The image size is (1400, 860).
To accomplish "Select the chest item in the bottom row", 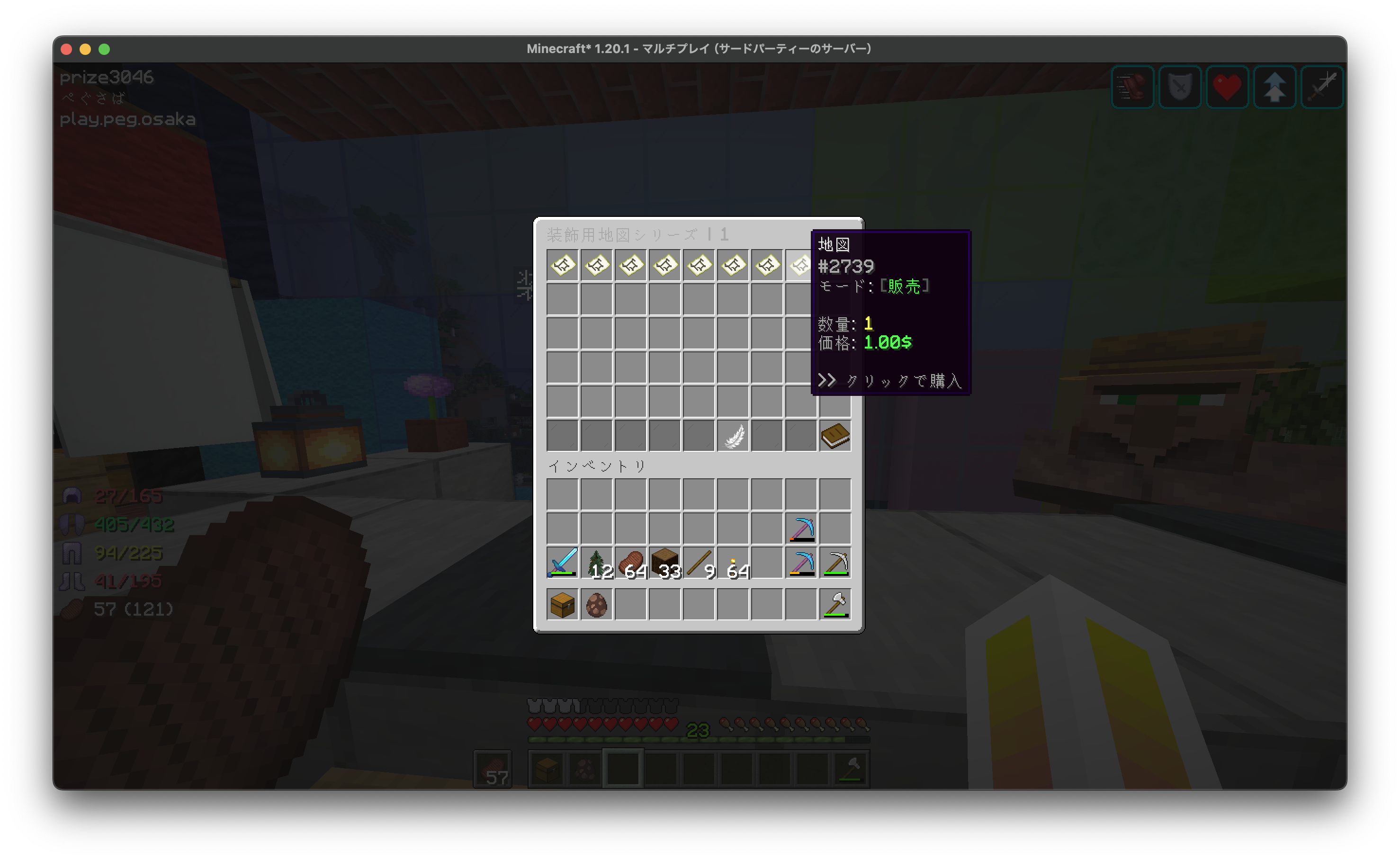I will point(562,604).
